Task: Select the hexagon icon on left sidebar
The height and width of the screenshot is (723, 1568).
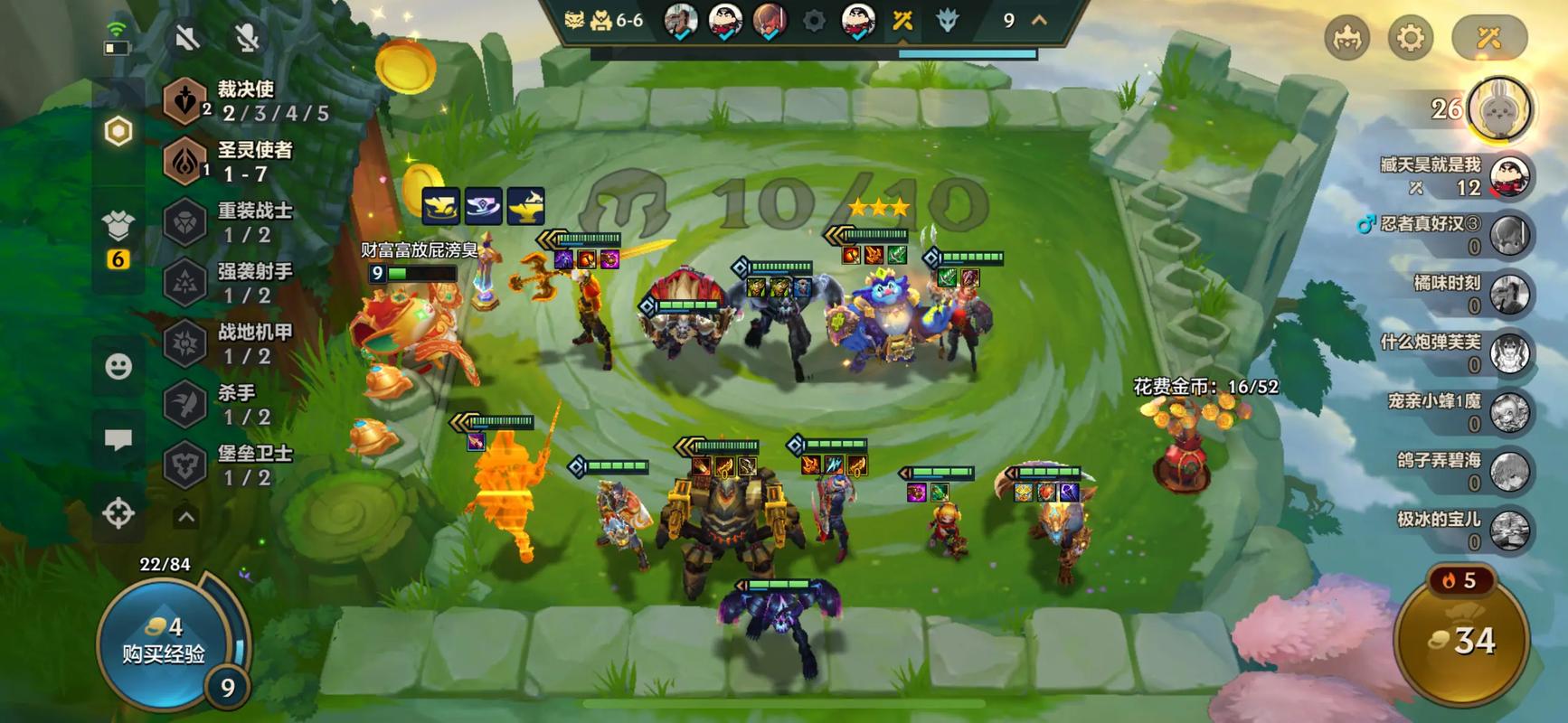Action: tap(118, 132)
